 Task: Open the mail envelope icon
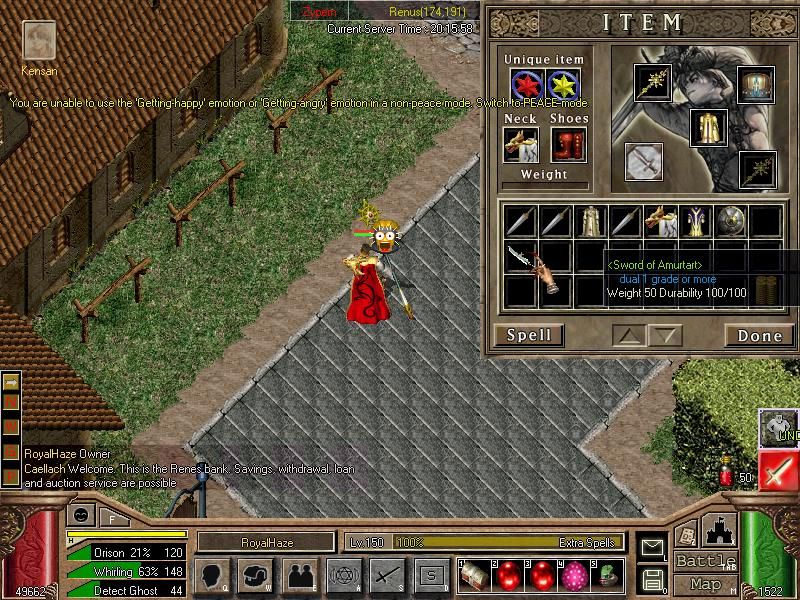tap(652, 547)
